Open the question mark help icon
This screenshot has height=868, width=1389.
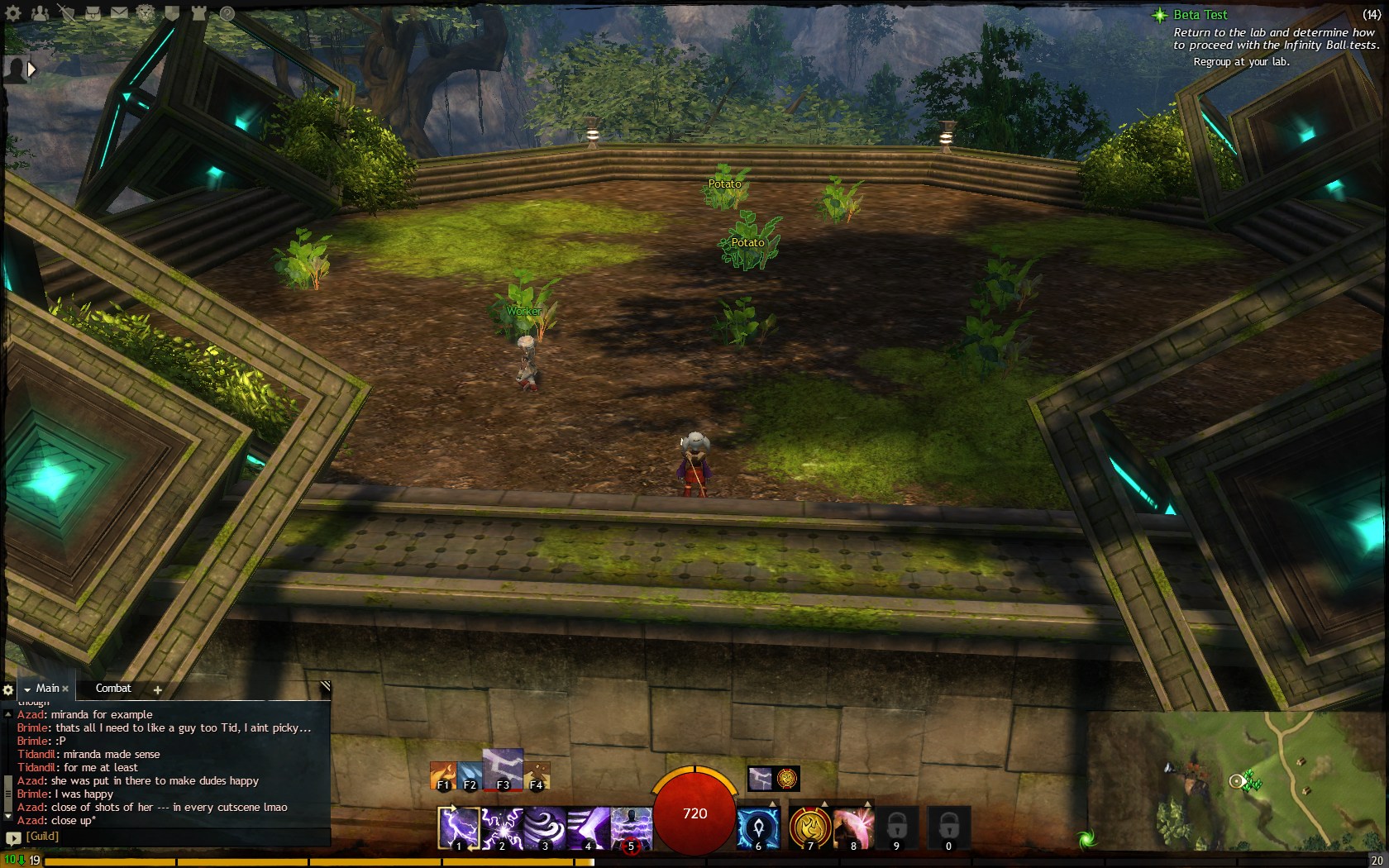click(x=227, y=13)
